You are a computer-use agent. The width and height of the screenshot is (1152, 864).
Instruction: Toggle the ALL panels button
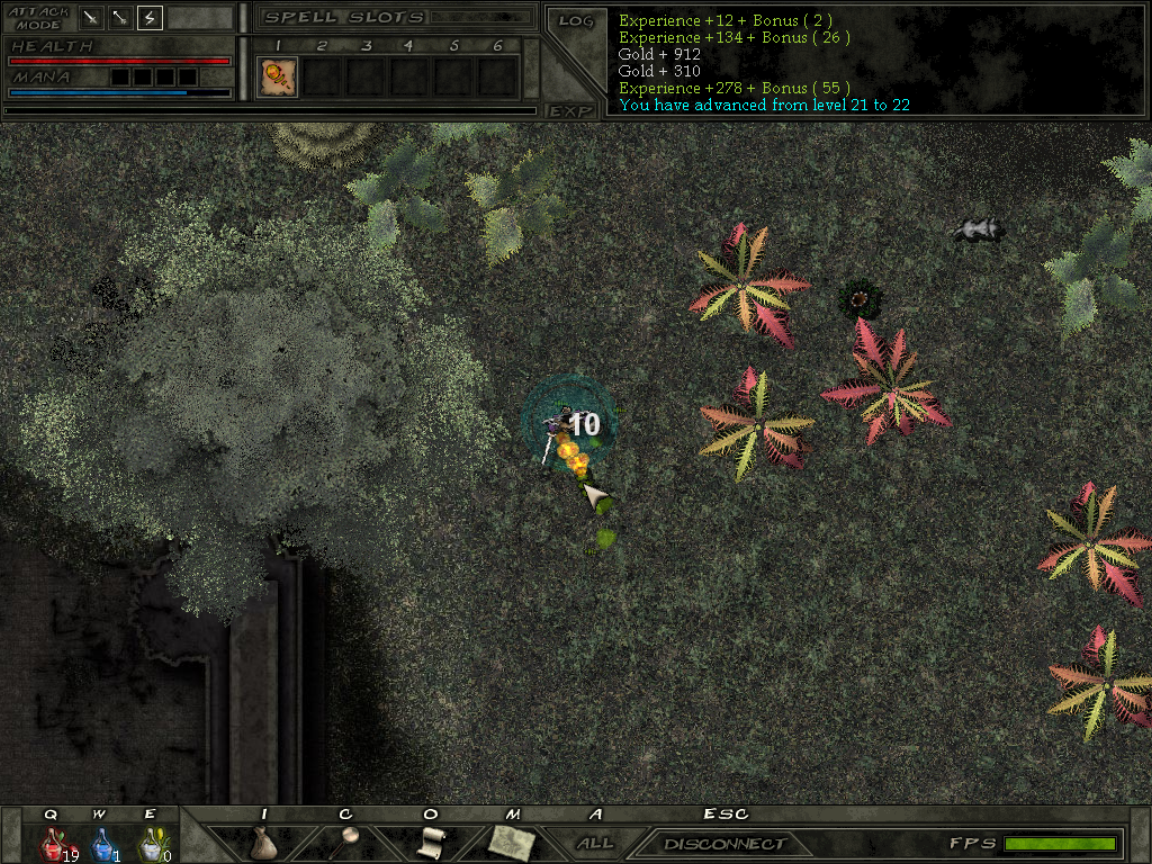point(596,843)
